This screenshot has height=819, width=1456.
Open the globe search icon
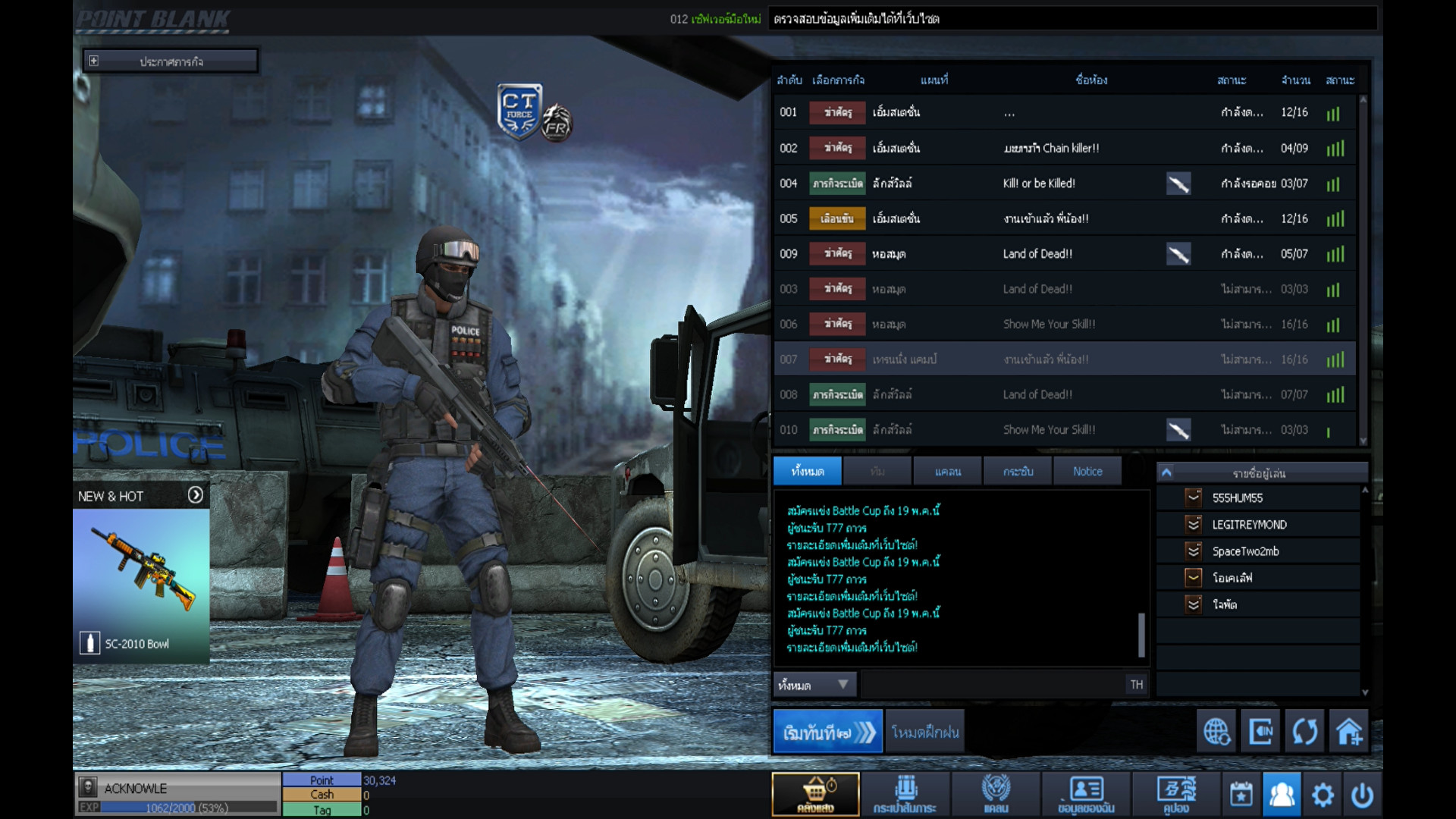(x=1216, y=732)
